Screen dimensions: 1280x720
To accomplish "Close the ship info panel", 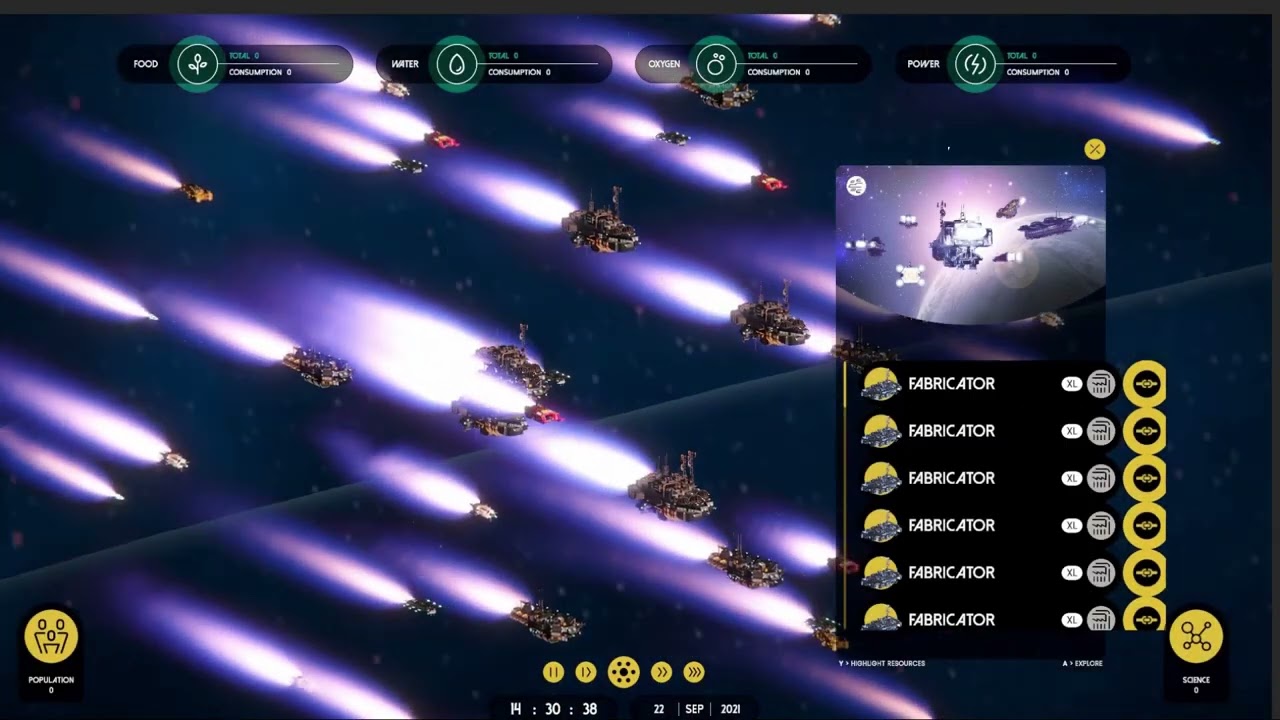I will point(1095,149).
